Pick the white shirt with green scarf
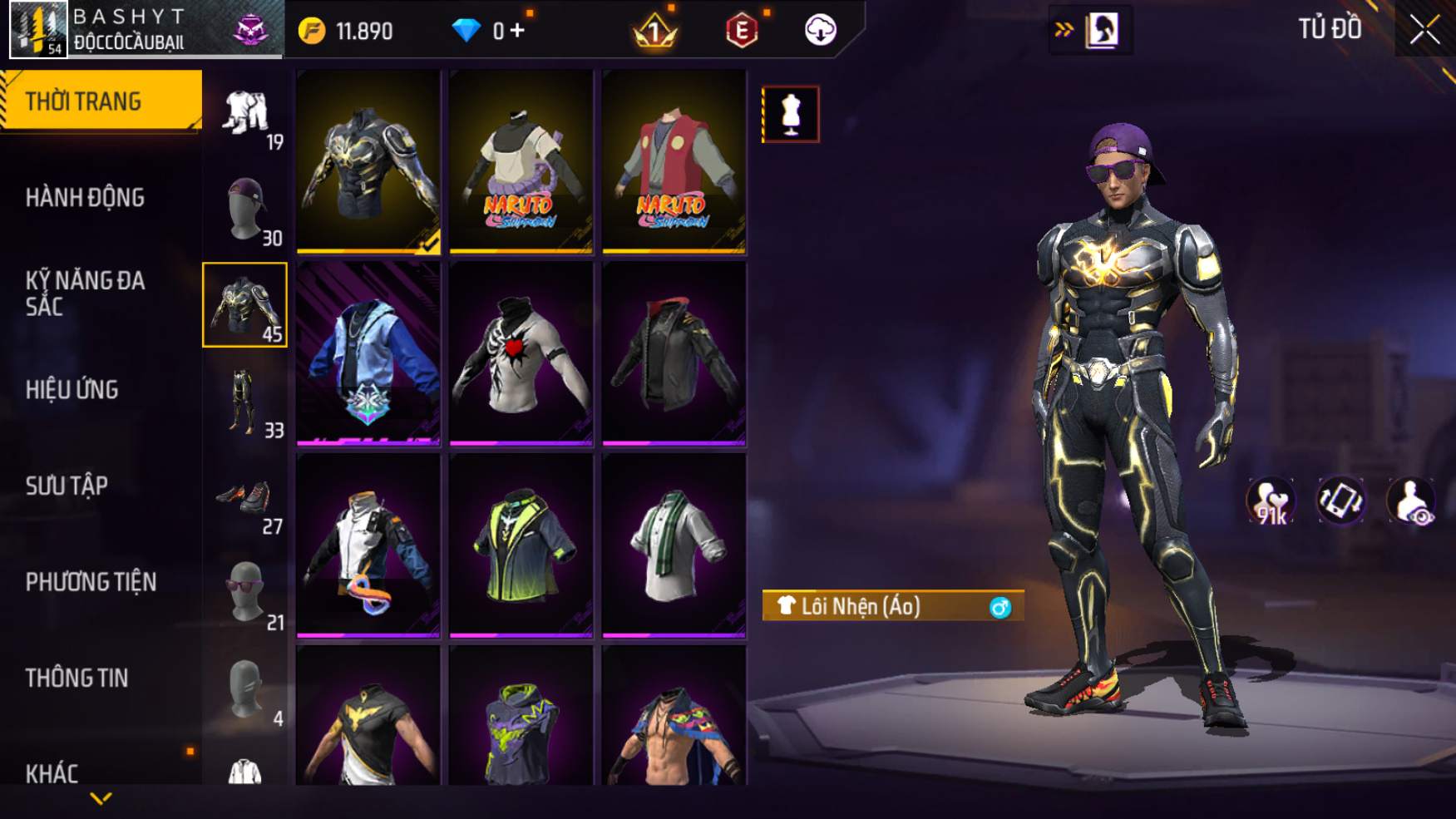Image resolution: width=1456 pixels, height=819 pixels. (674, 545)
